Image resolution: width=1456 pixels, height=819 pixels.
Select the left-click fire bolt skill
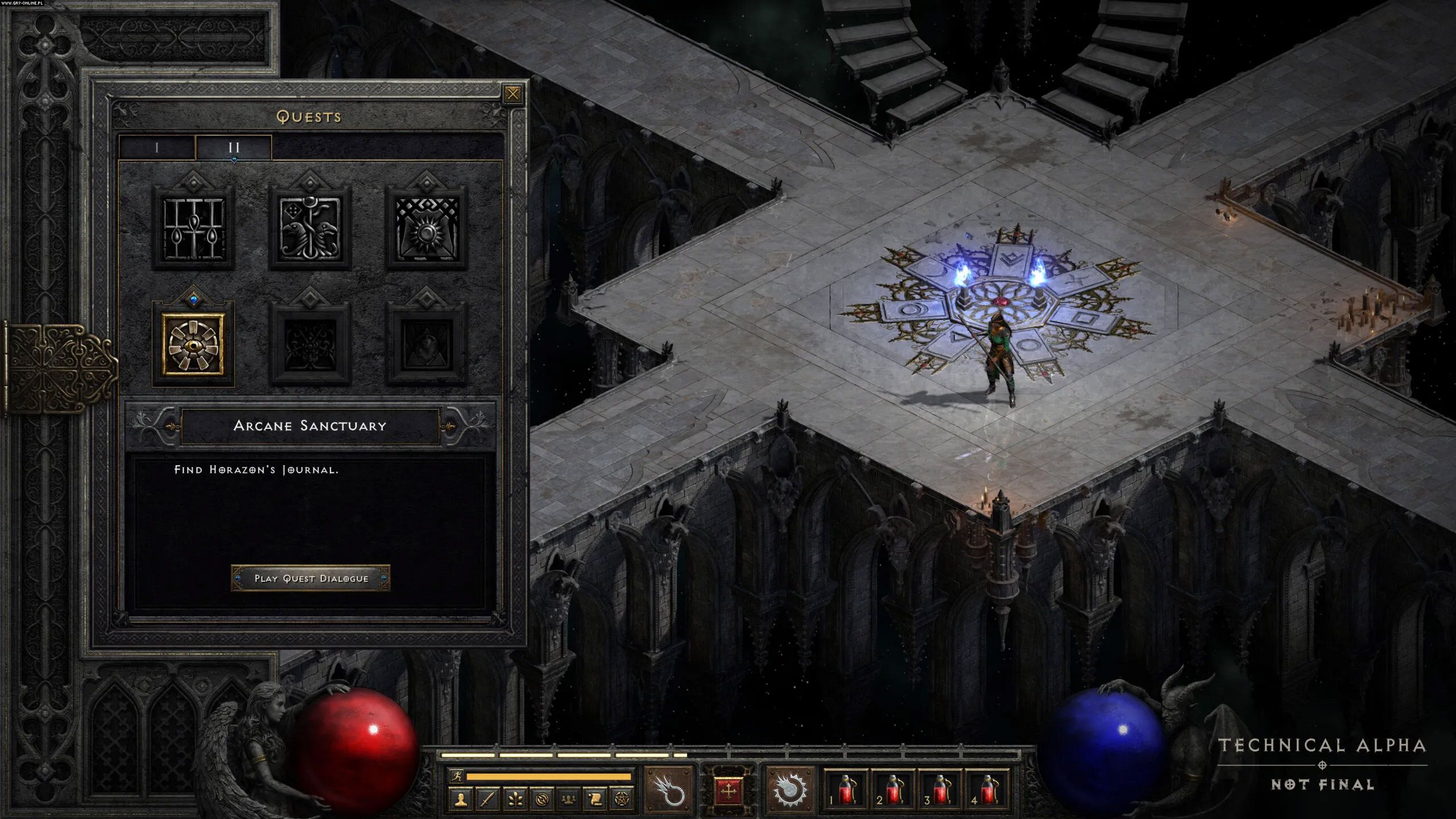point(669,789)
